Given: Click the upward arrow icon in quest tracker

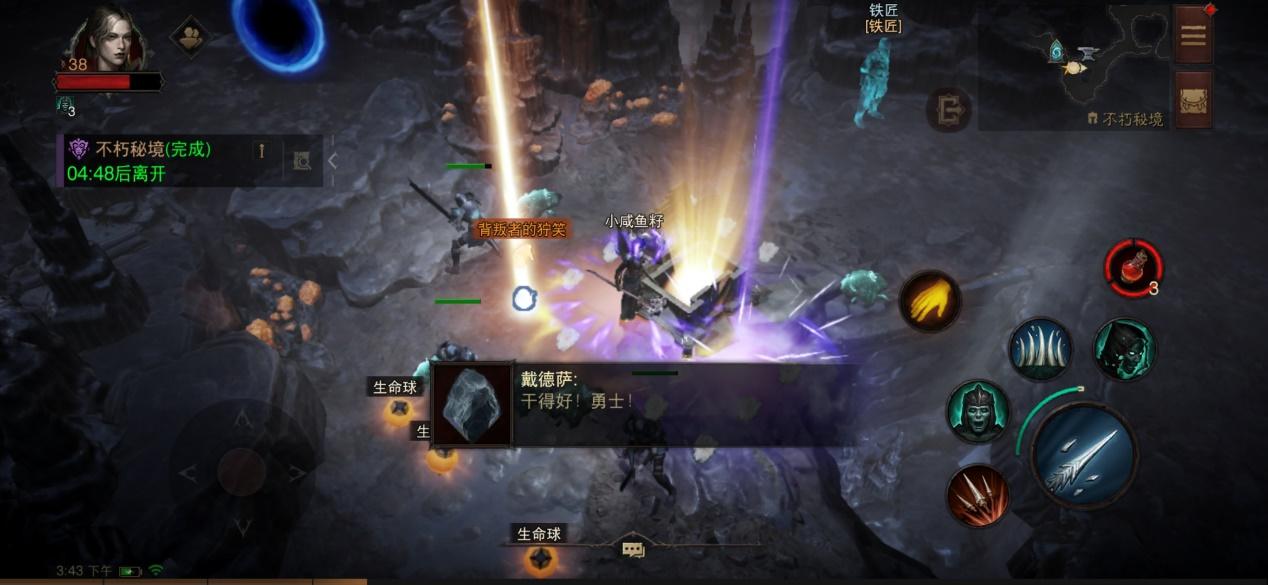Looking at the screenshot, I should (262, 151).
